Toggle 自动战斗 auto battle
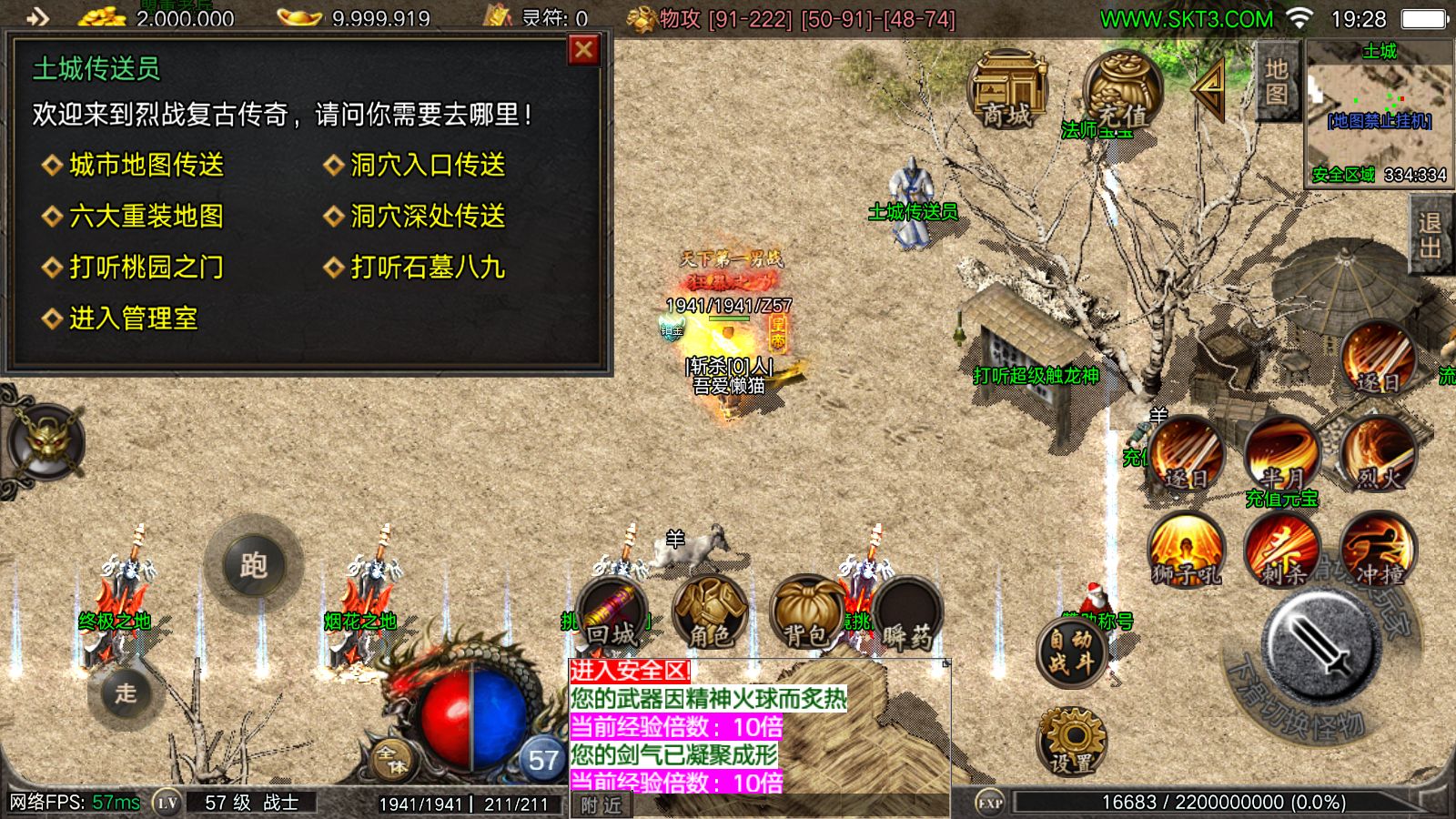This screenshot has height=819, width=1456. (x=1070, y=652)
